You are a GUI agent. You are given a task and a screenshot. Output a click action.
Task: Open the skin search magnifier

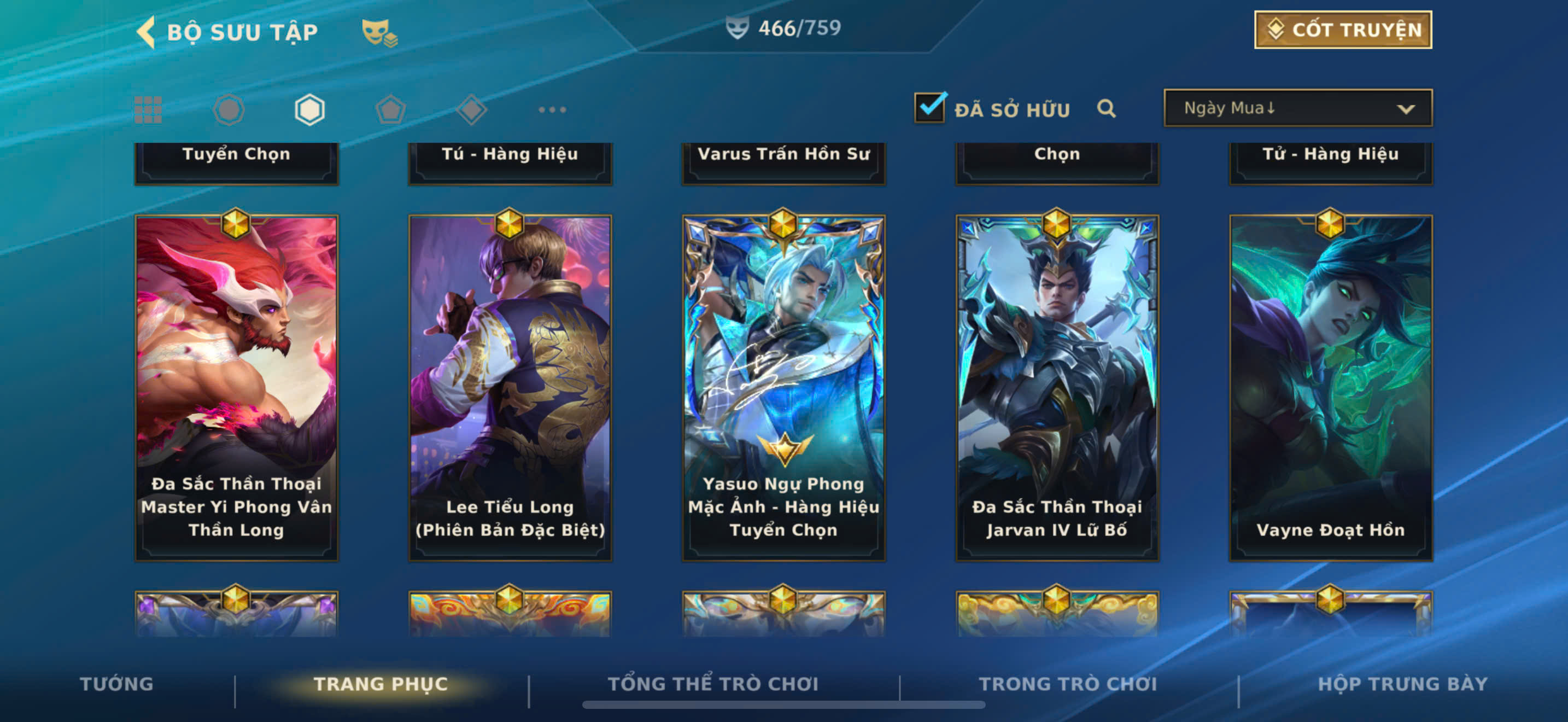point(1106,109)
